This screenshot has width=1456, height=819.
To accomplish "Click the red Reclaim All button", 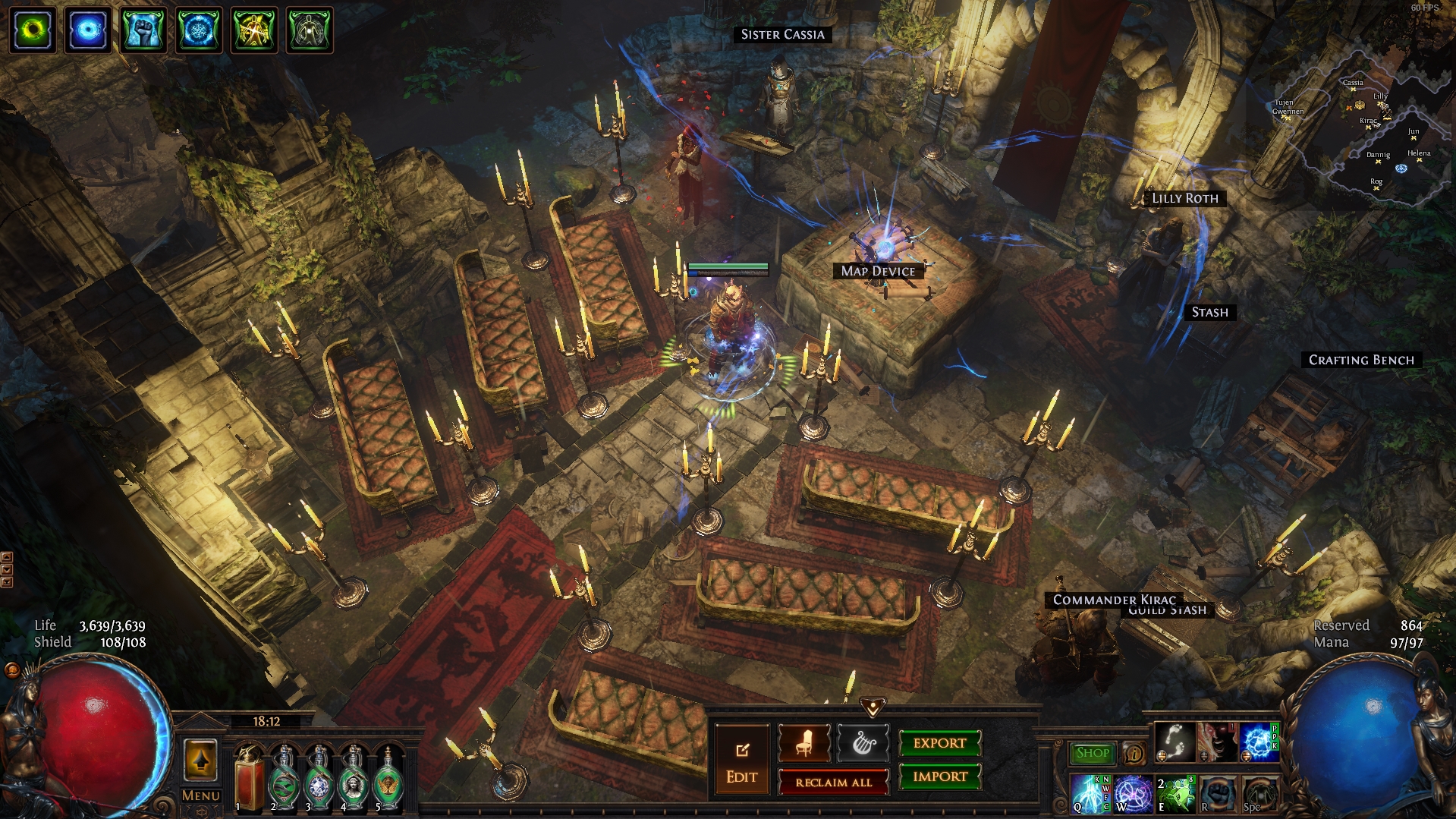I will coord(833,783).
